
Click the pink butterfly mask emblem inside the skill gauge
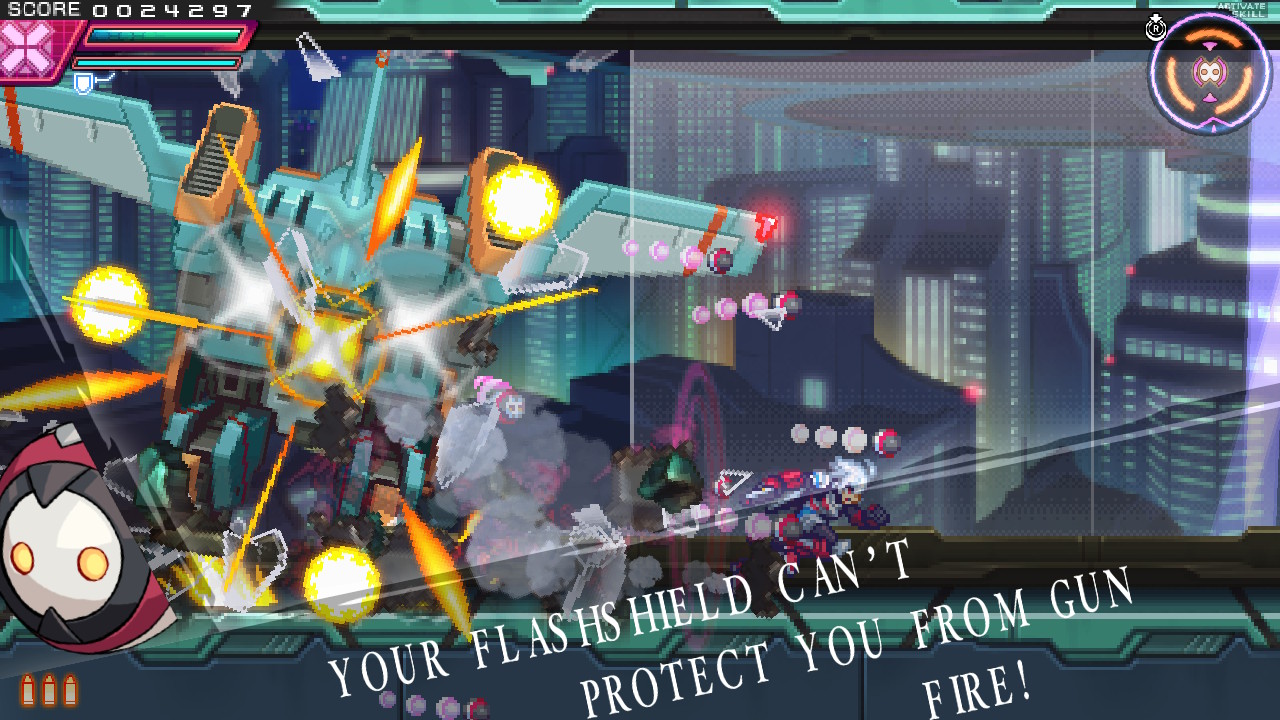click(x=1209, y=70)
